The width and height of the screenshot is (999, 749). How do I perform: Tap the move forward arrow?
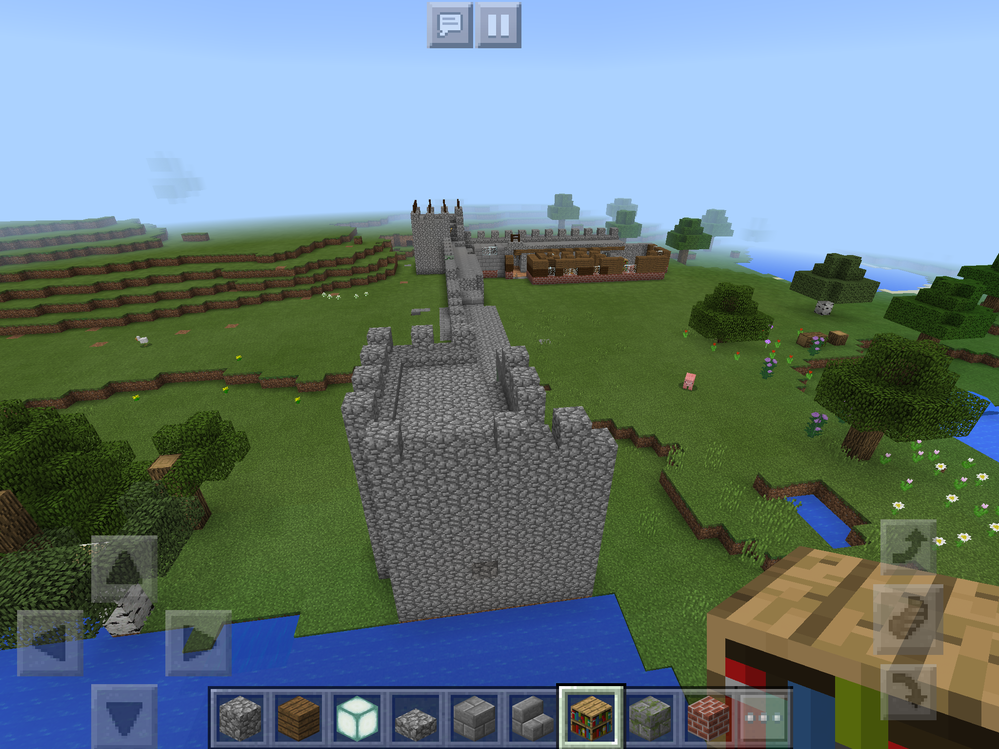click(124, 569)
